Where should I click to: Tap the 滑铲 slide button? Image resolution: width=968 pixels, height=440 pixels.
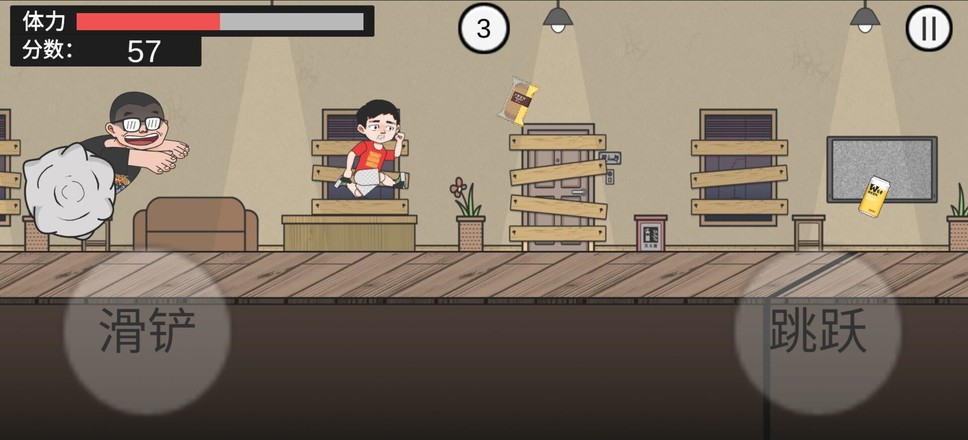pyautogui.click(x=147, y=330)
